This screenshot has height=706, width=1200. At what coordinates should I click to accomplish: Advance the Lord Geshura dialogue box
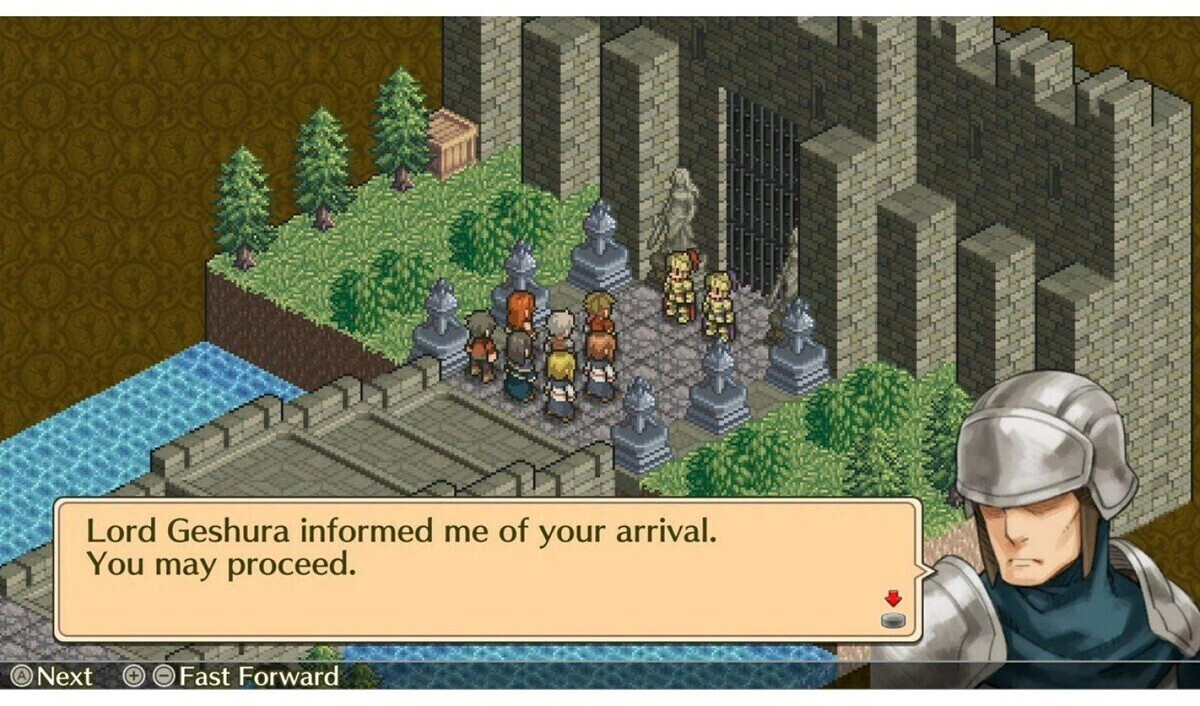pyautogui.click(x=486, y=569)
